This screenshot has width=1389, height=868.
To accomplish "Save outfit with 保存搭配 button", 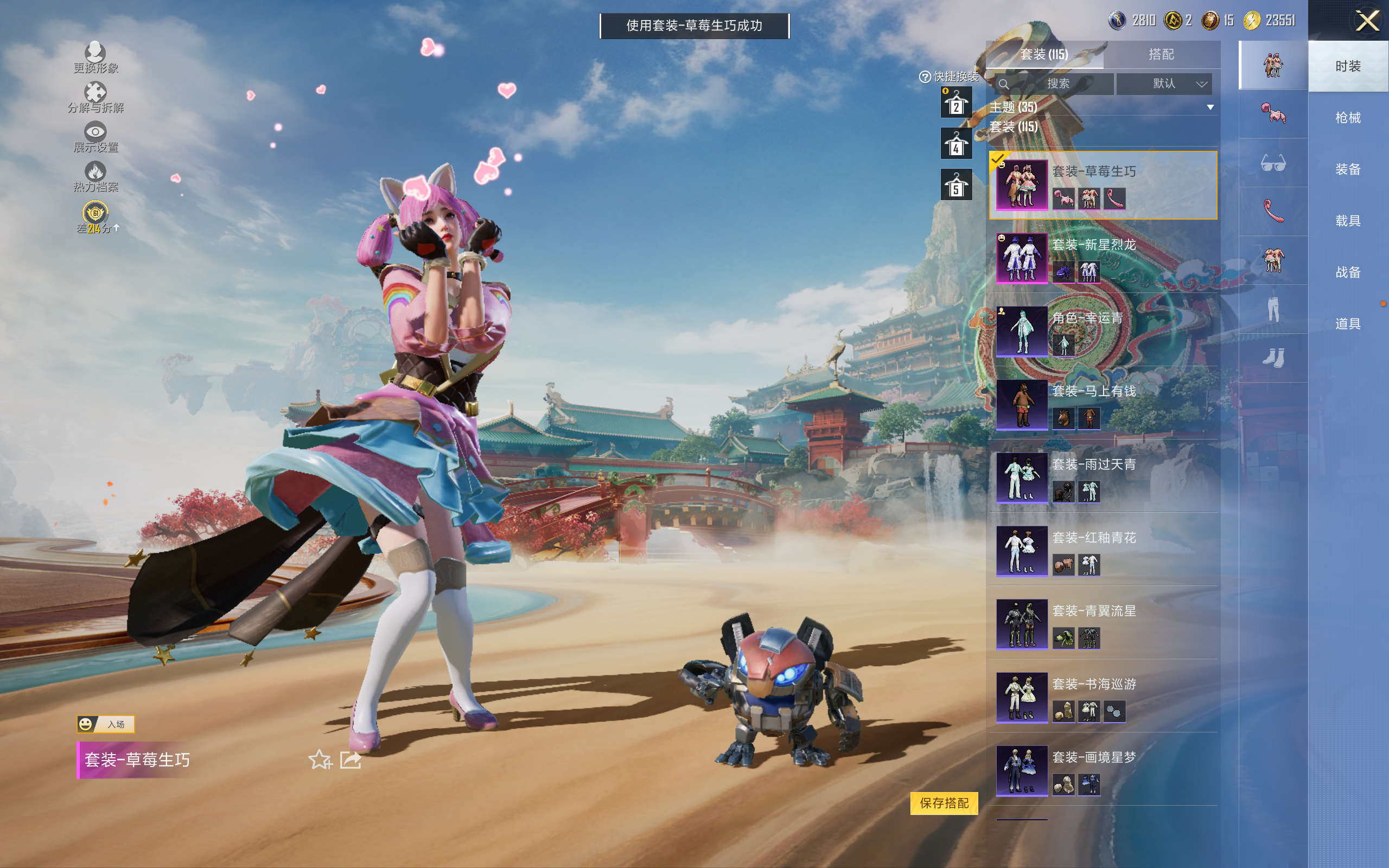I will [944, 802].
